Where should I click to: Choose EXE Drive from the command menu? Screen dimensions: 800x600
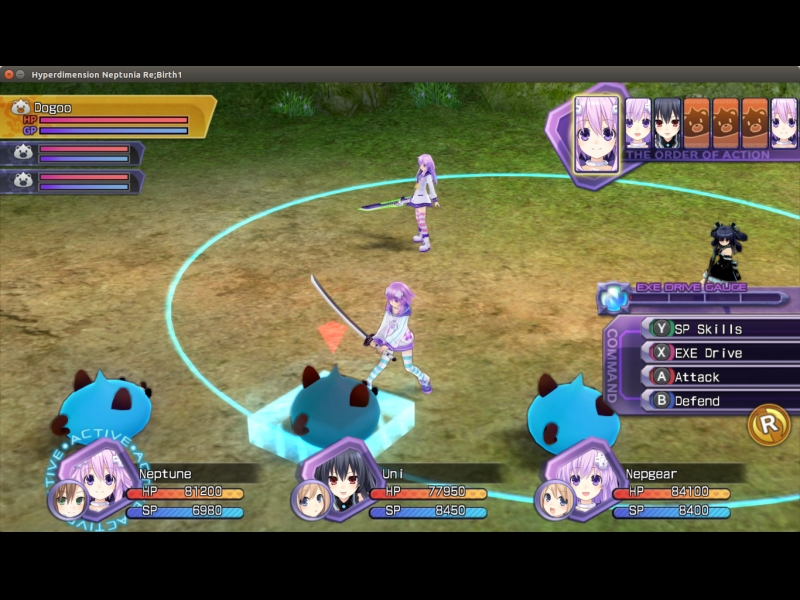click(708, 353)
